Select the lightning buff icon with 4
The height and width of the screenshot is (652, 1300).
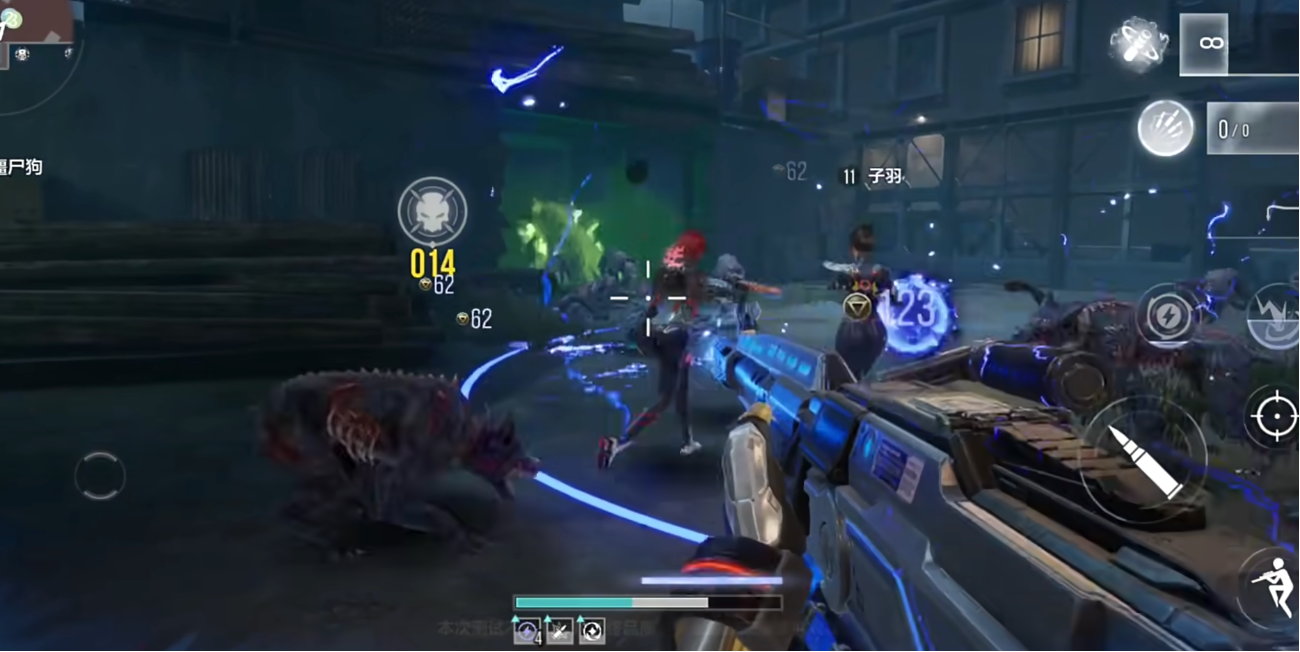coord(527,630)
